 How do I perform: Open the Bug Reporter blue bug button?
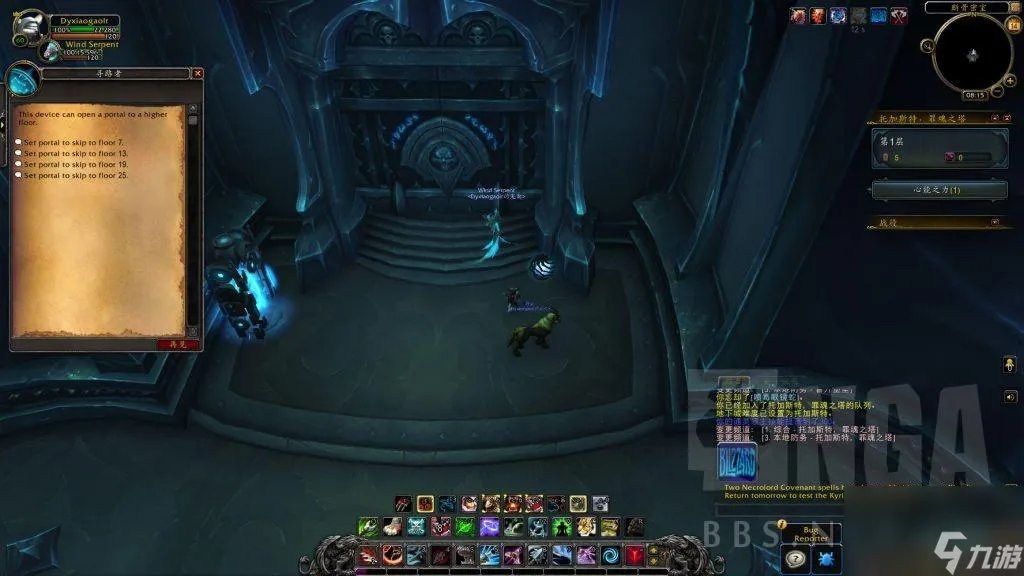[825, 559]
